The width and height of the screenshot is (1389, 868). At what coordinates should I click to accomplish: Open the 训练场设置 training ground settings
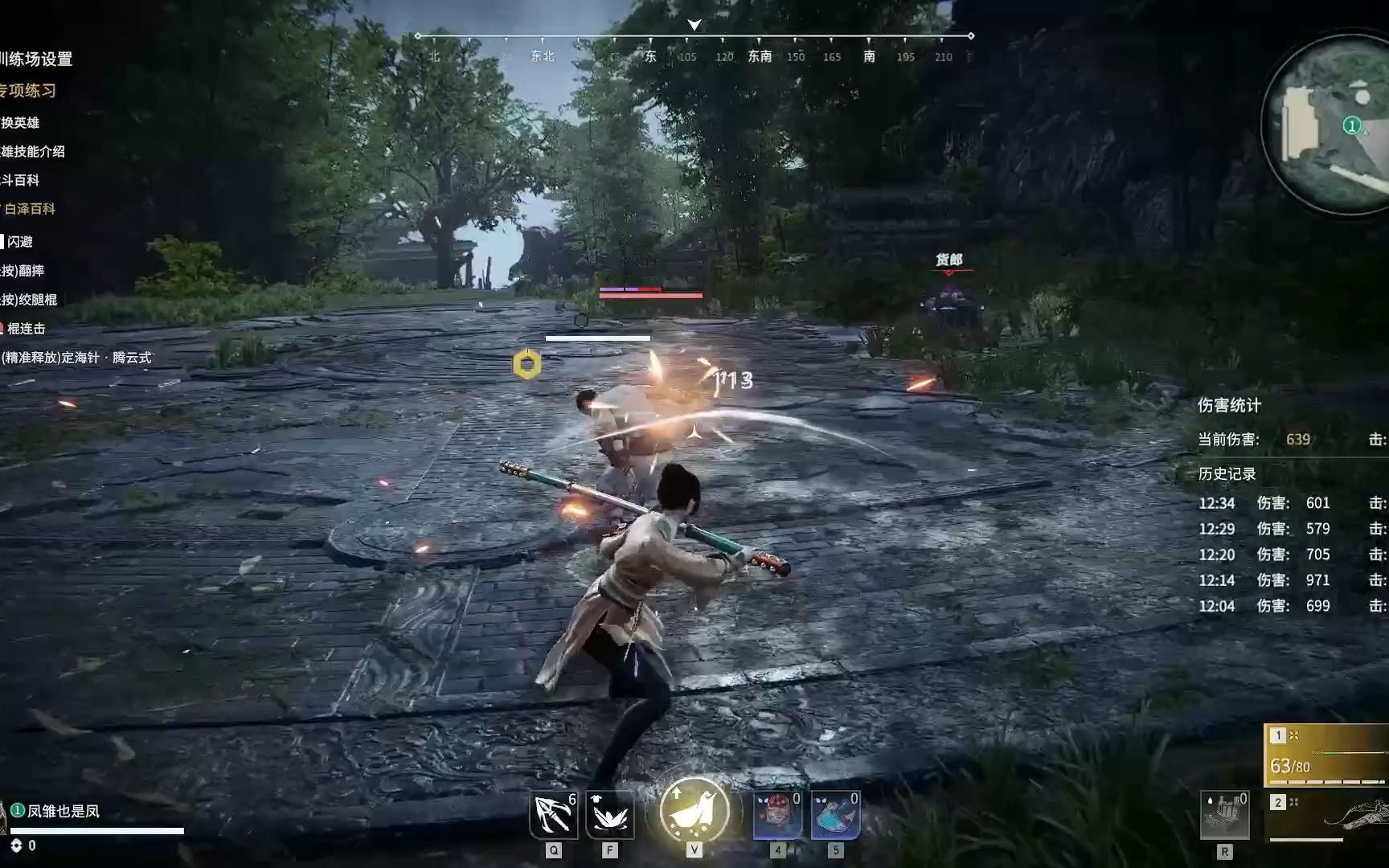pos(36,59)
